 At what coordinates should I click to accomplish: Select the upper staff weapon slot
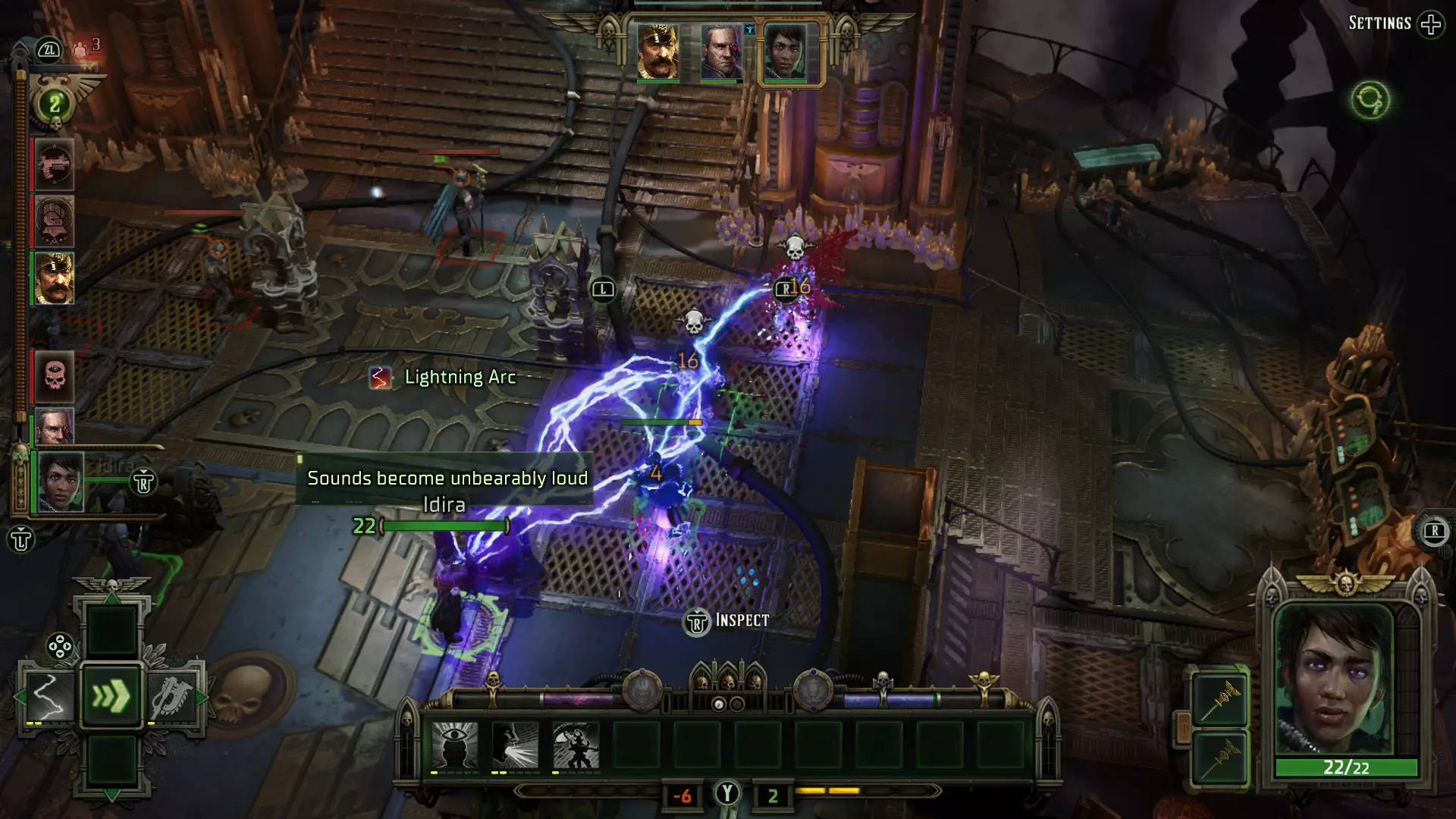(1219, 699)
